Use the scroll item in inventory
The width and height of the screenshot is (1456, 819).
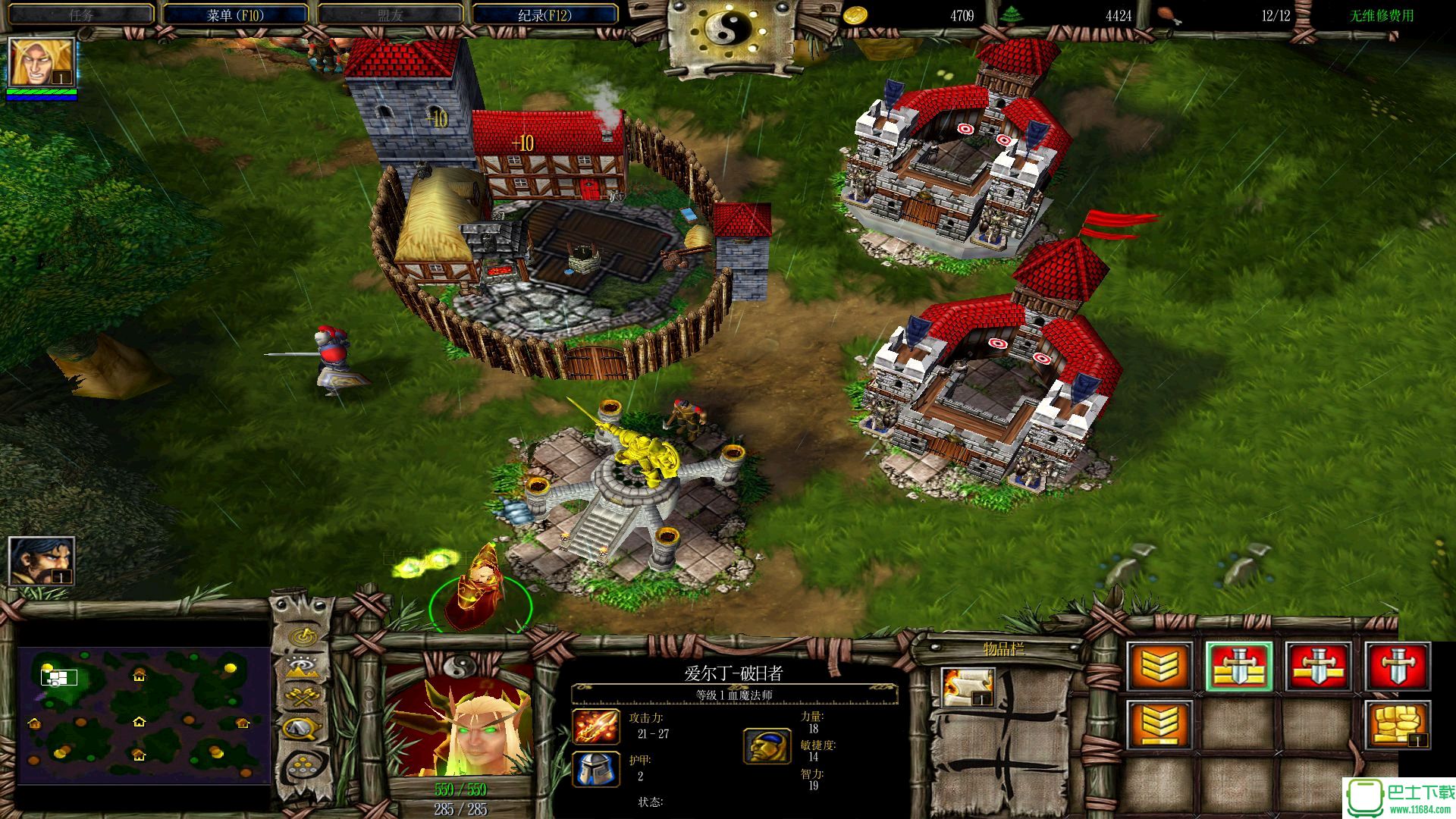[968, 687]
